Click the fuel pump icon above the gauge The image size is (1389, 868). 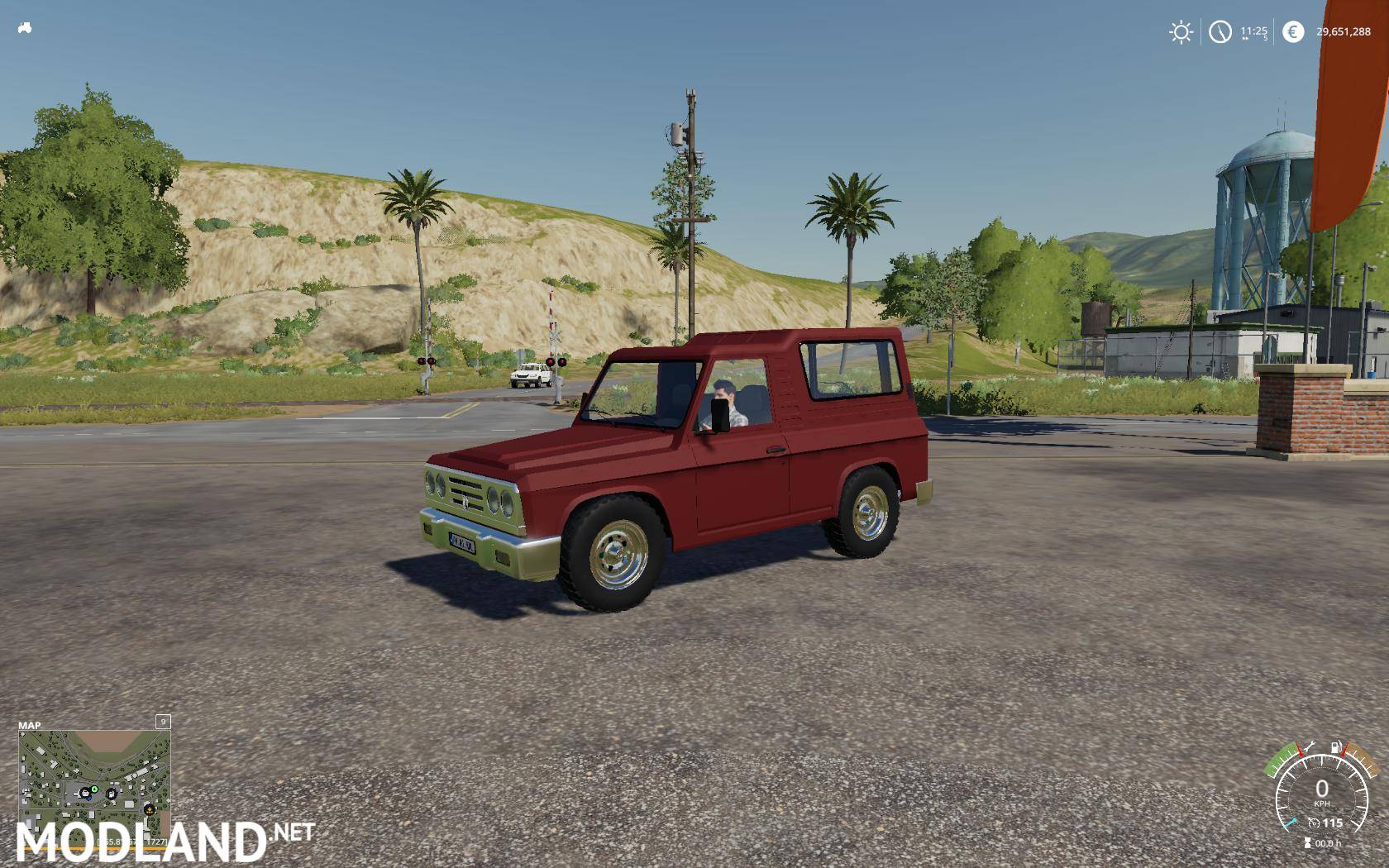(x=1335, y=746)
